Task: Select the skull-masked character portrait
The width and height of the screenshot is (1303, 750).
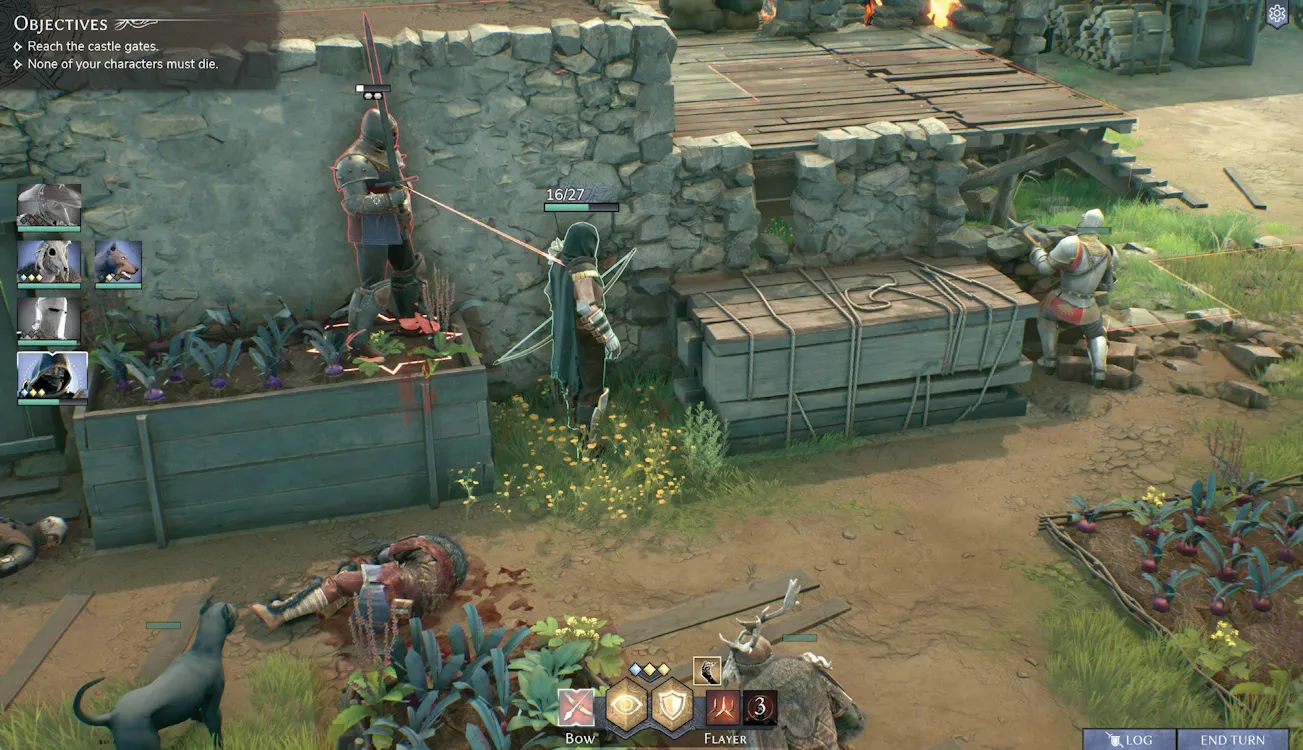Action: pos(49,262)
